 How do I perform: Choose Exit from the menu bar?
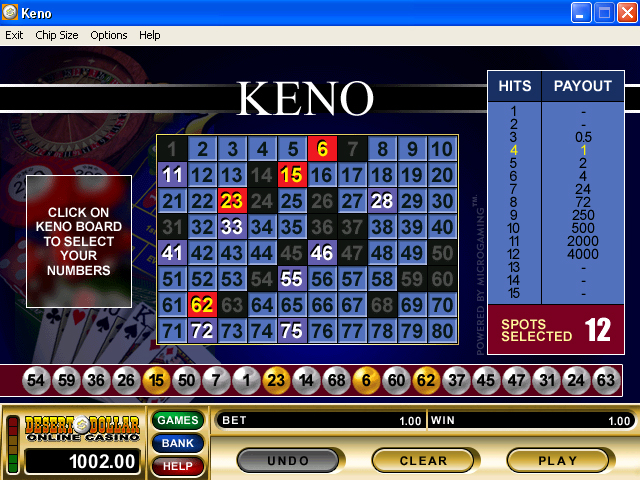[14, 35]
